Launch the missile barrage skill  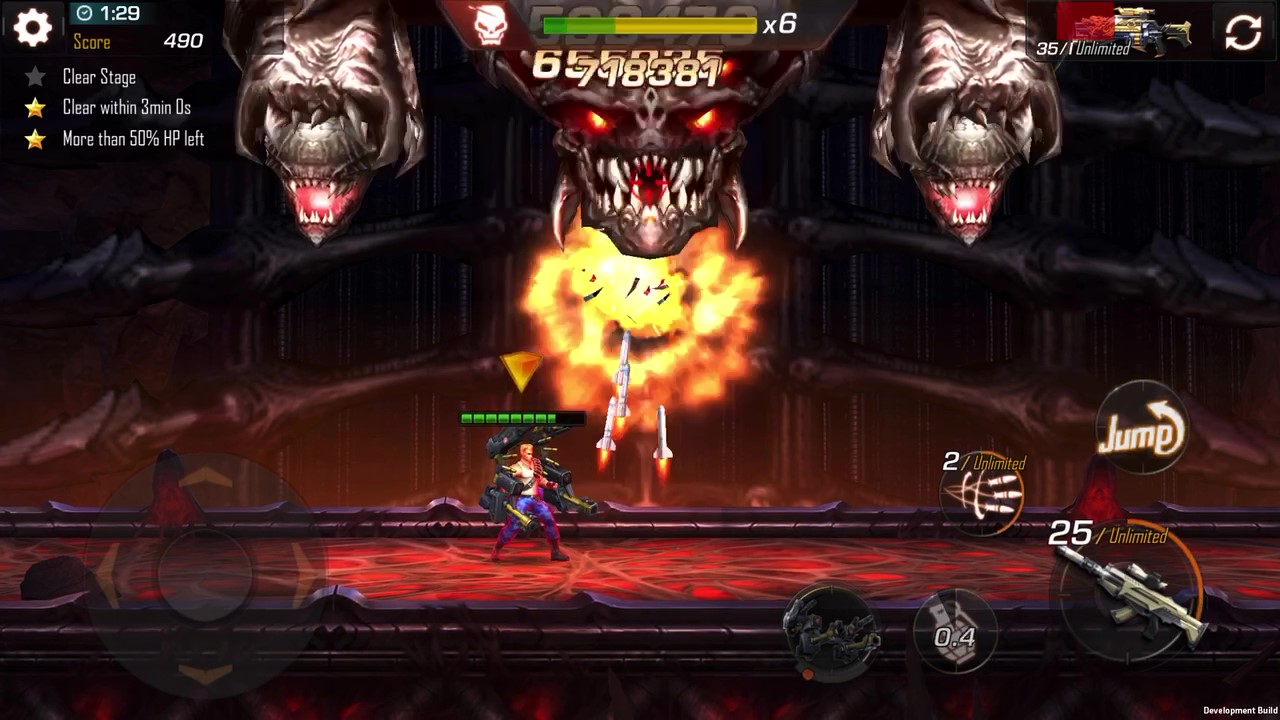tap(983, 495)
